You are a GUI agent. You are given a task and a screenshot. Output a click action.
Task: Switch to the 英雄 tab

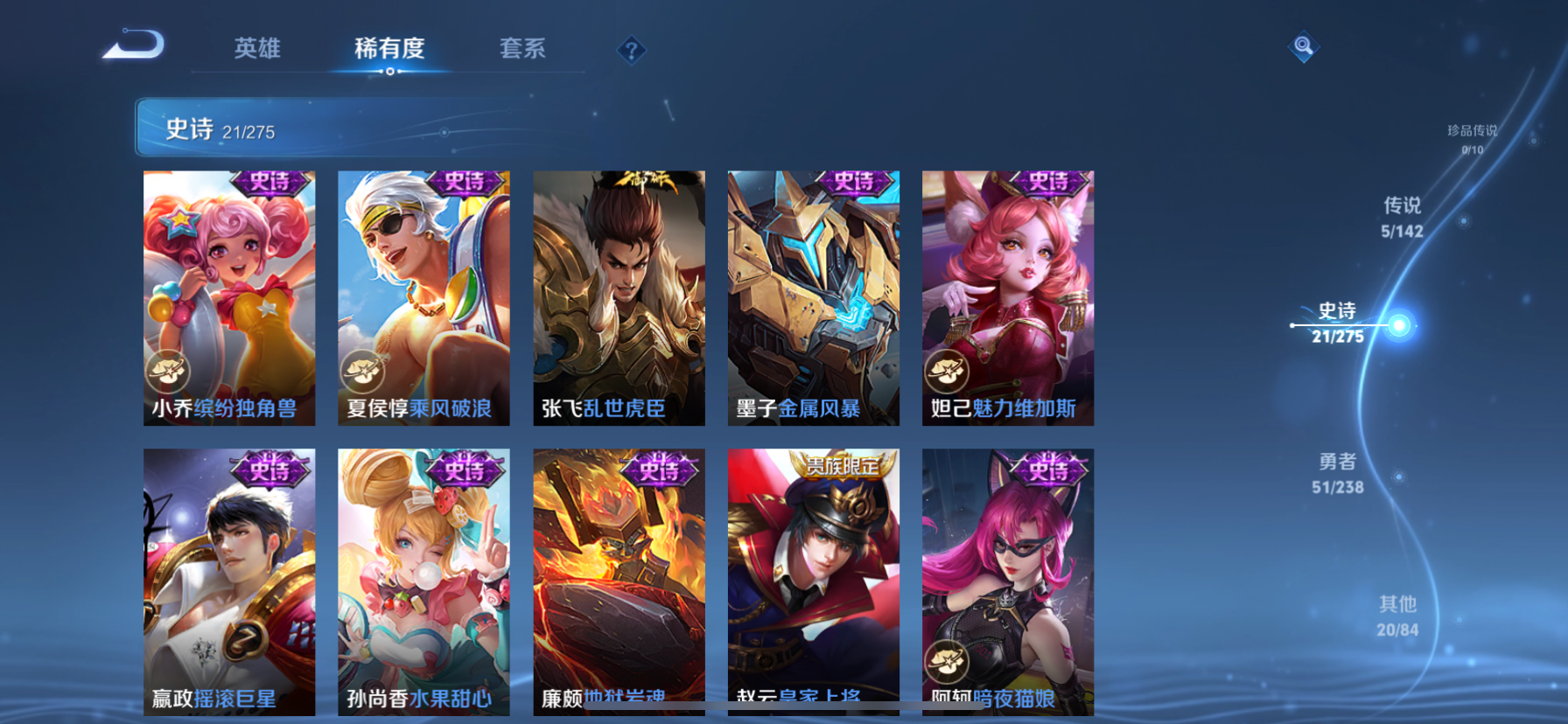click(256, 50)
